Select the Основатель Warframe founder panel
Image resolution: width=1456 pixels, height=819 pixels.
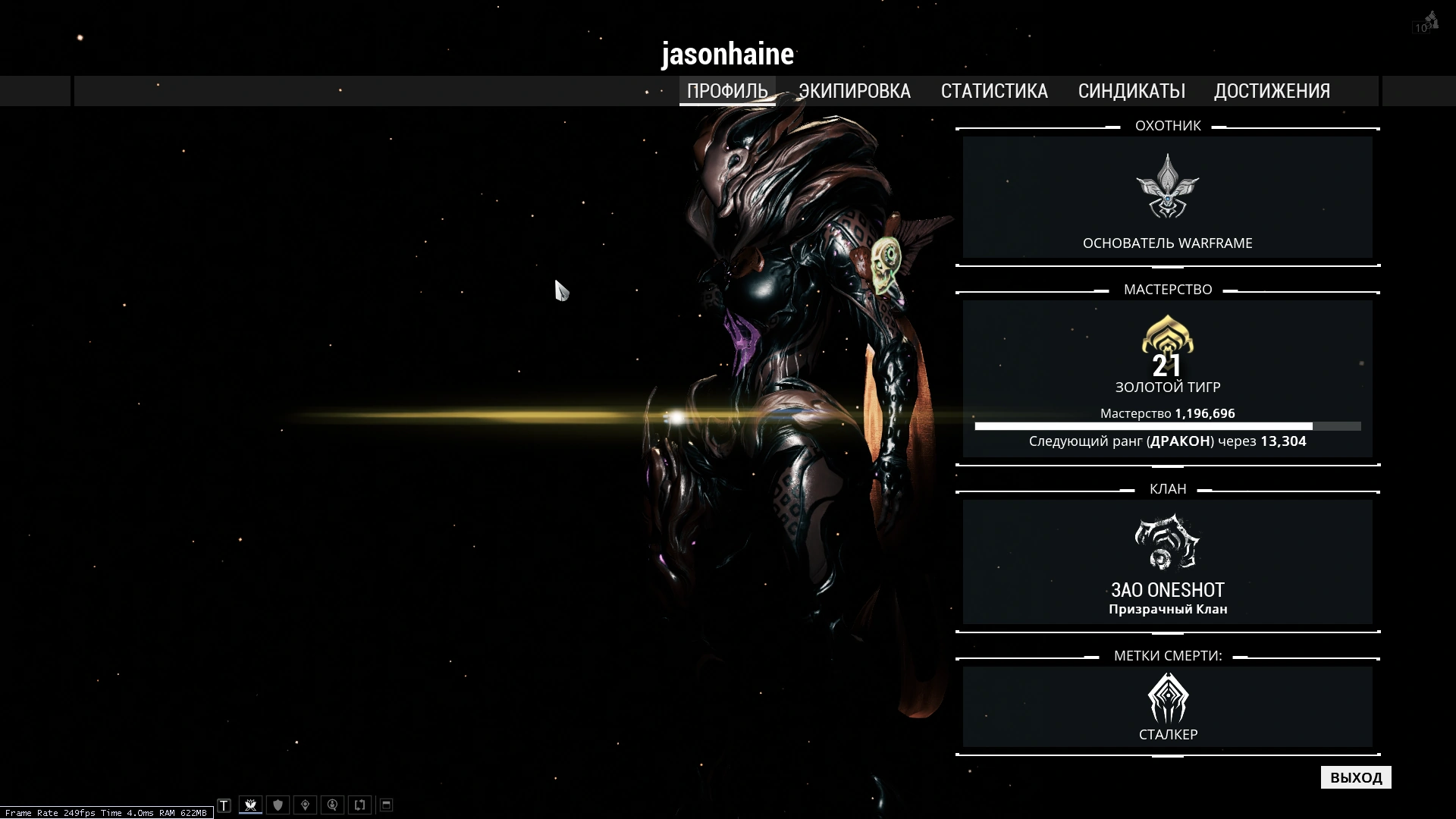point(1168,197)
